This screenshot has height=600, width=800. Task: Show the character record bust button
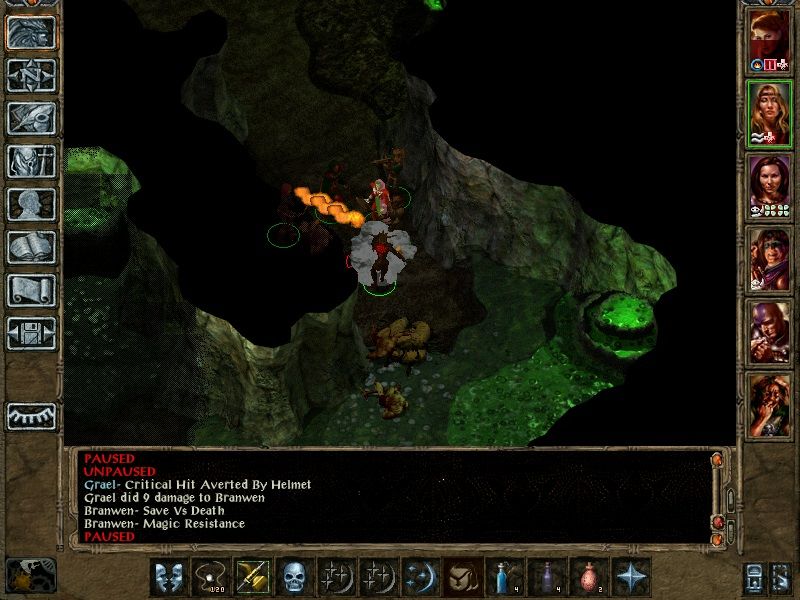[x=31, y=204]
